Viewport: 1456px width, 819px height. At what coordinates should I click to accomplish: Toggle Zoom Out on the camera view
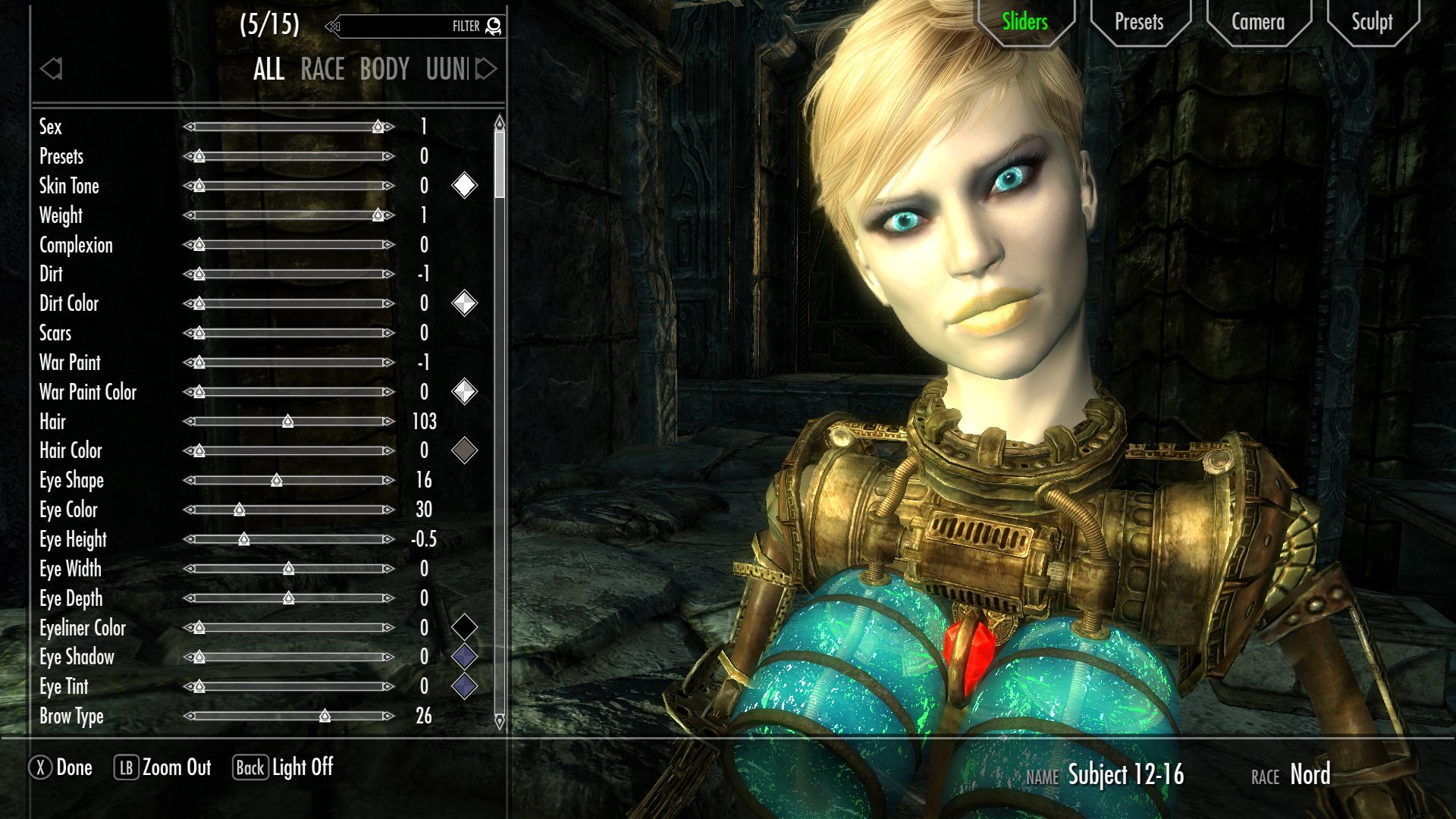tap(164, 767)
